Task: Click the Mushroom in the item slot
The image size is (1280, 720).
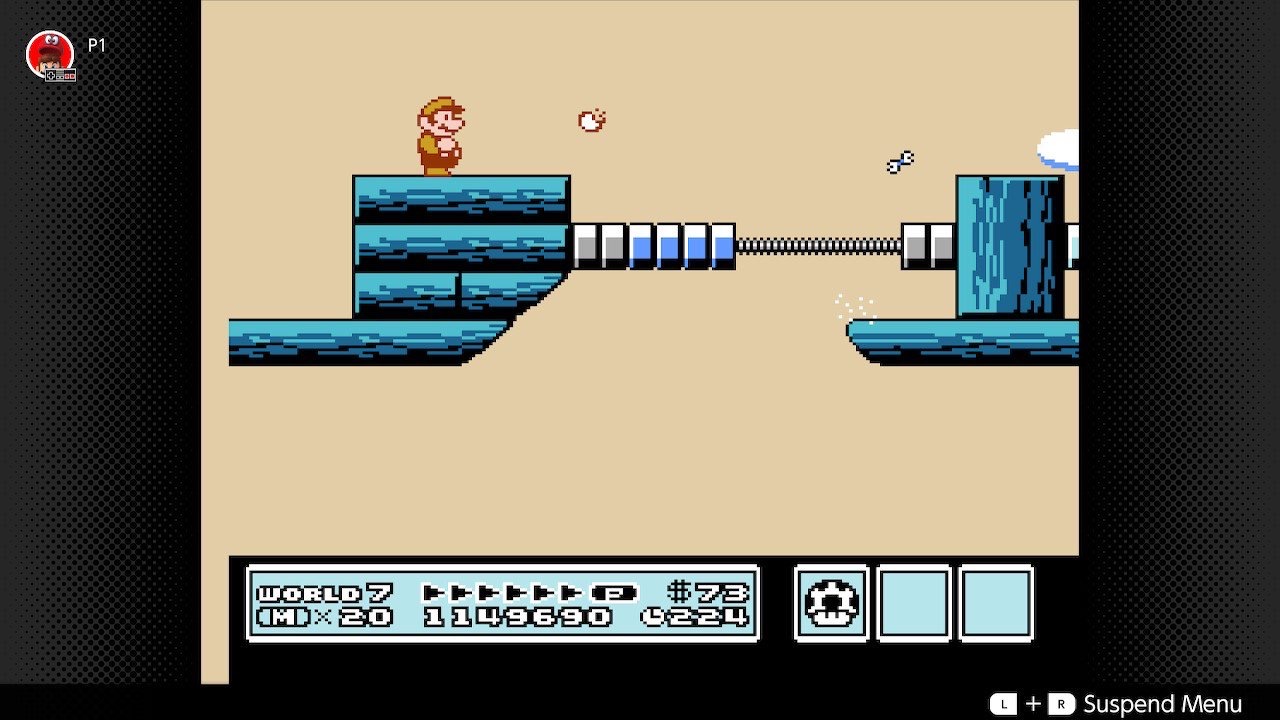Action: pyautogui.click(x=829, y=604)
